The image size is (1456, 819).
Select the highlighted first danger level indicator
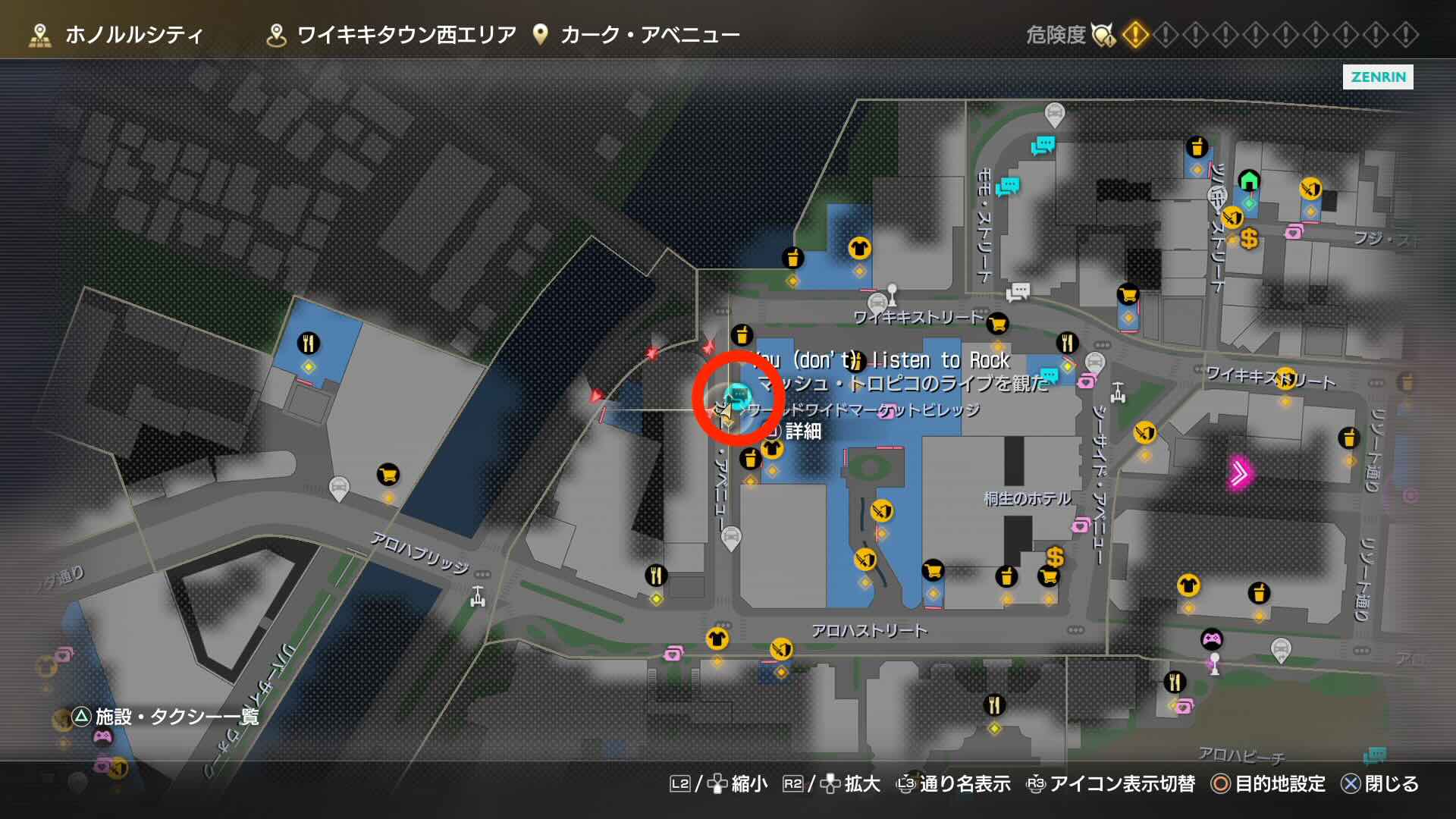(x=1135, y=33)
